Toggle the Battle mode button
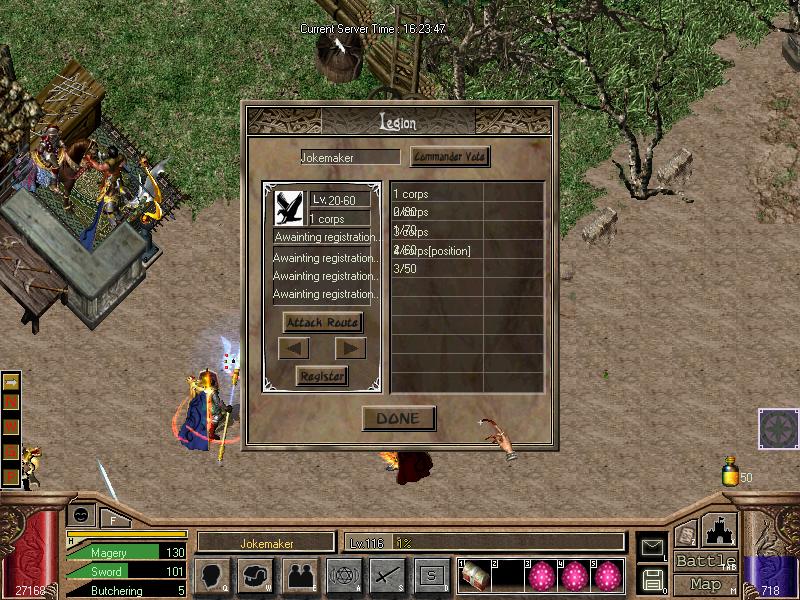 [705, 561]
